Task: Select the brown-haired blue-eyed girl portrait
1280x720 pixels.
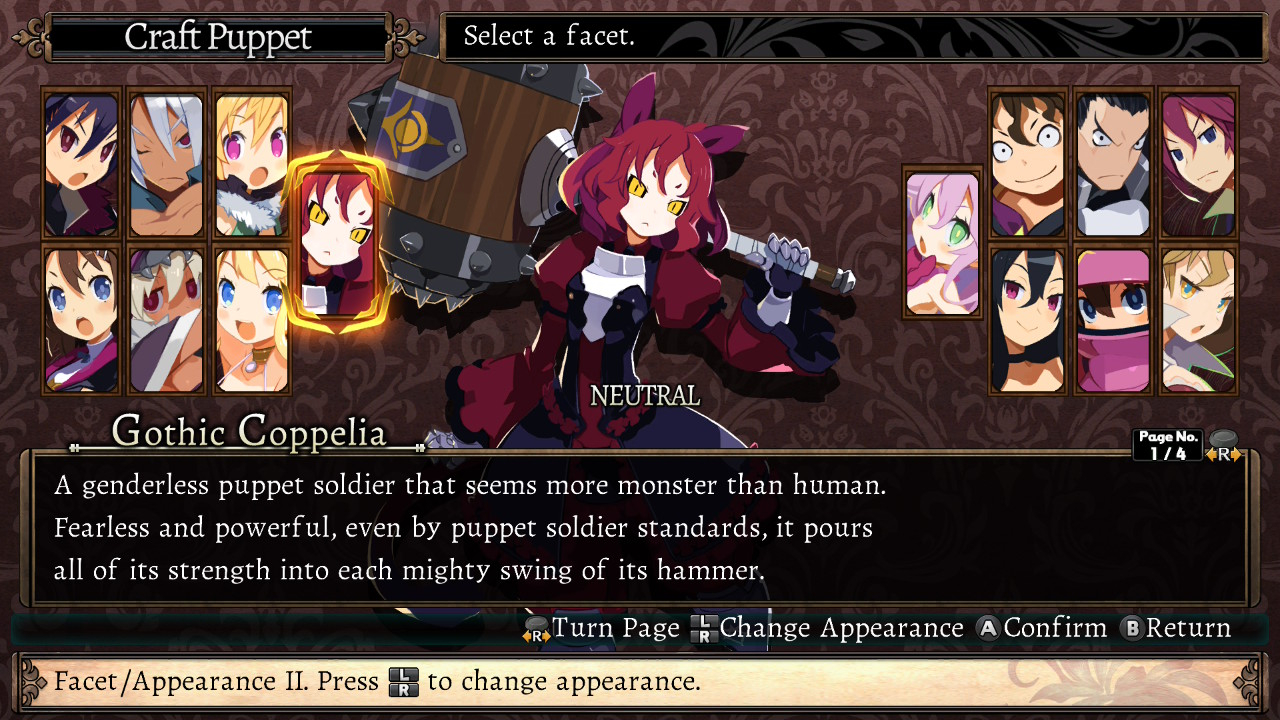Action: pyautogui.click(x=81, y=320)
